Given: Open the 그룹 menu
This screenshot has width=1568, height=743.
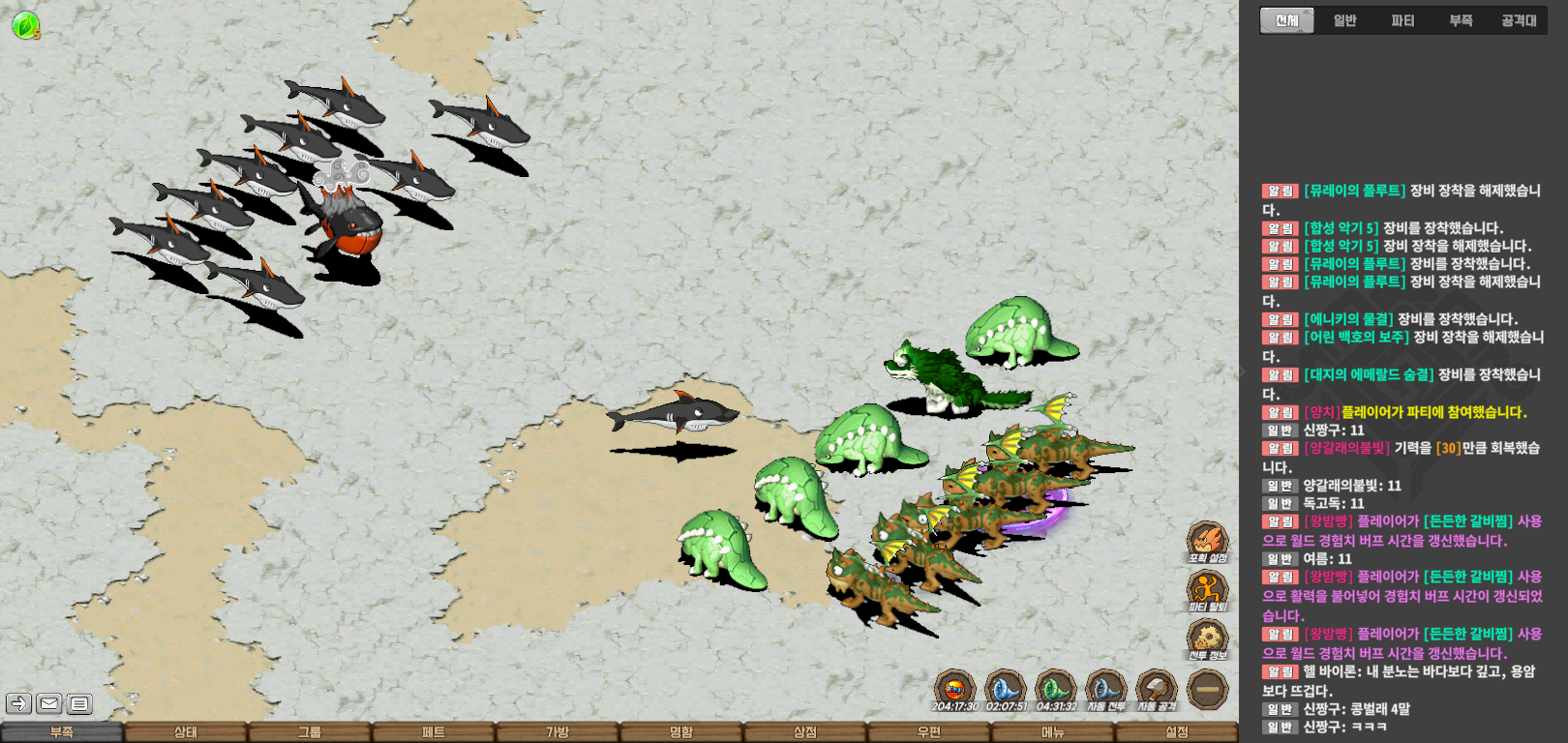Looking at the screenshot, I should point(309,732).
